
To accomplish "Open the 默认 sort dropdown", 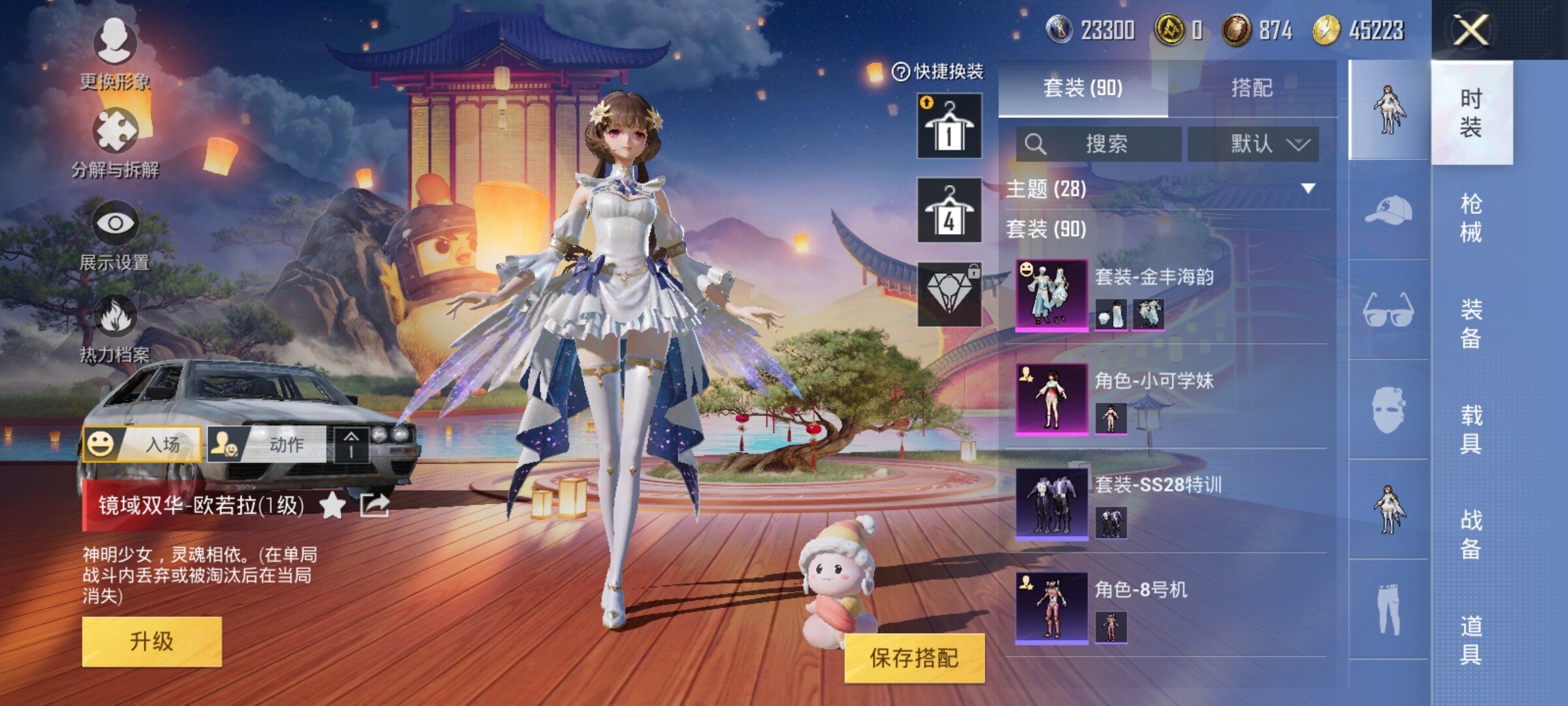I will [x=1253, y=144].
